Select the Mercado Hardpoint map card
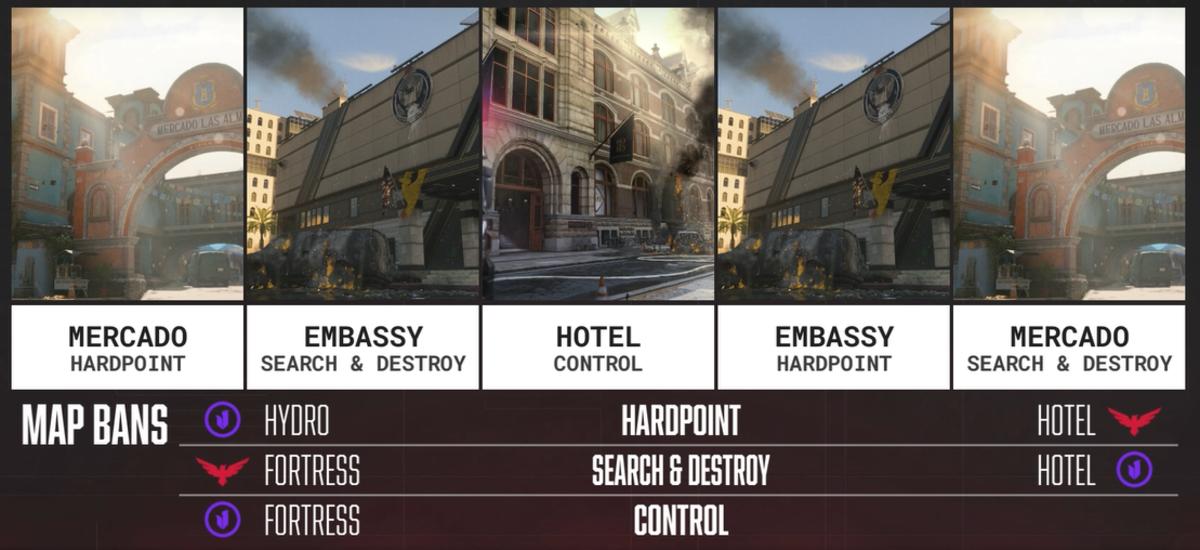 (x=127, y=198)
